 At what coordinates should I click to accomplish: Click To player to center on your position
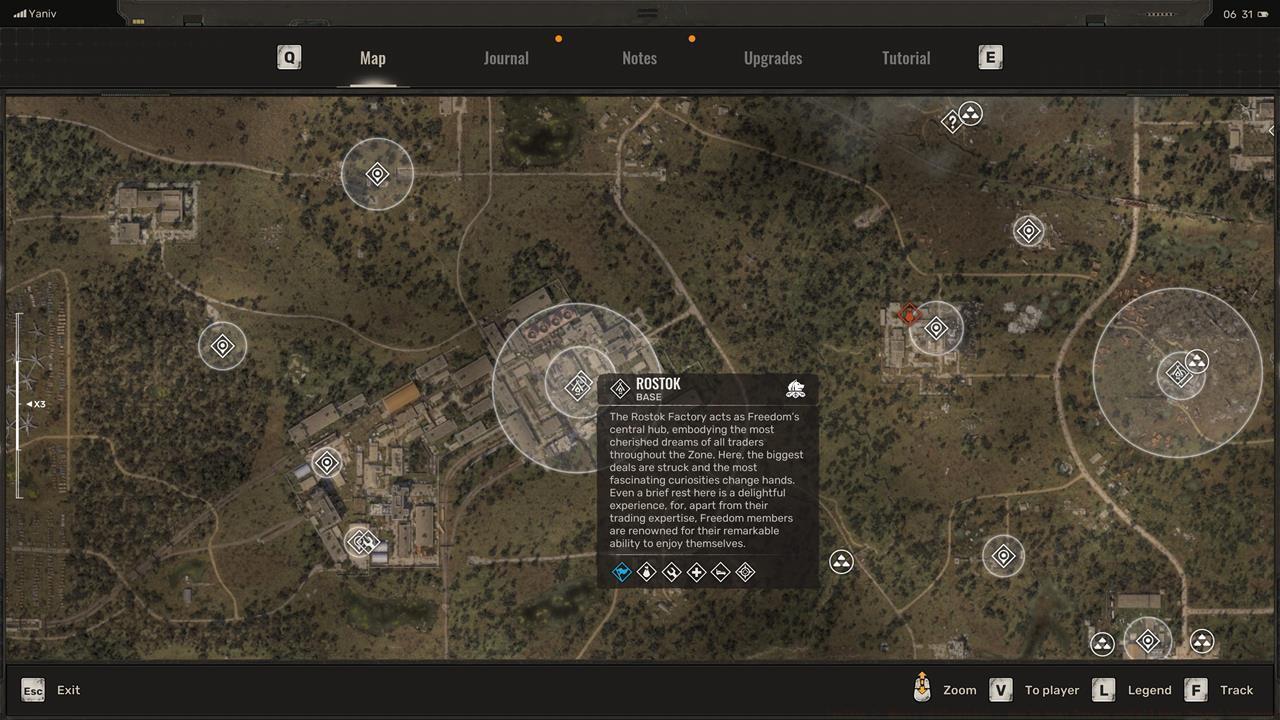[1051, 690]
